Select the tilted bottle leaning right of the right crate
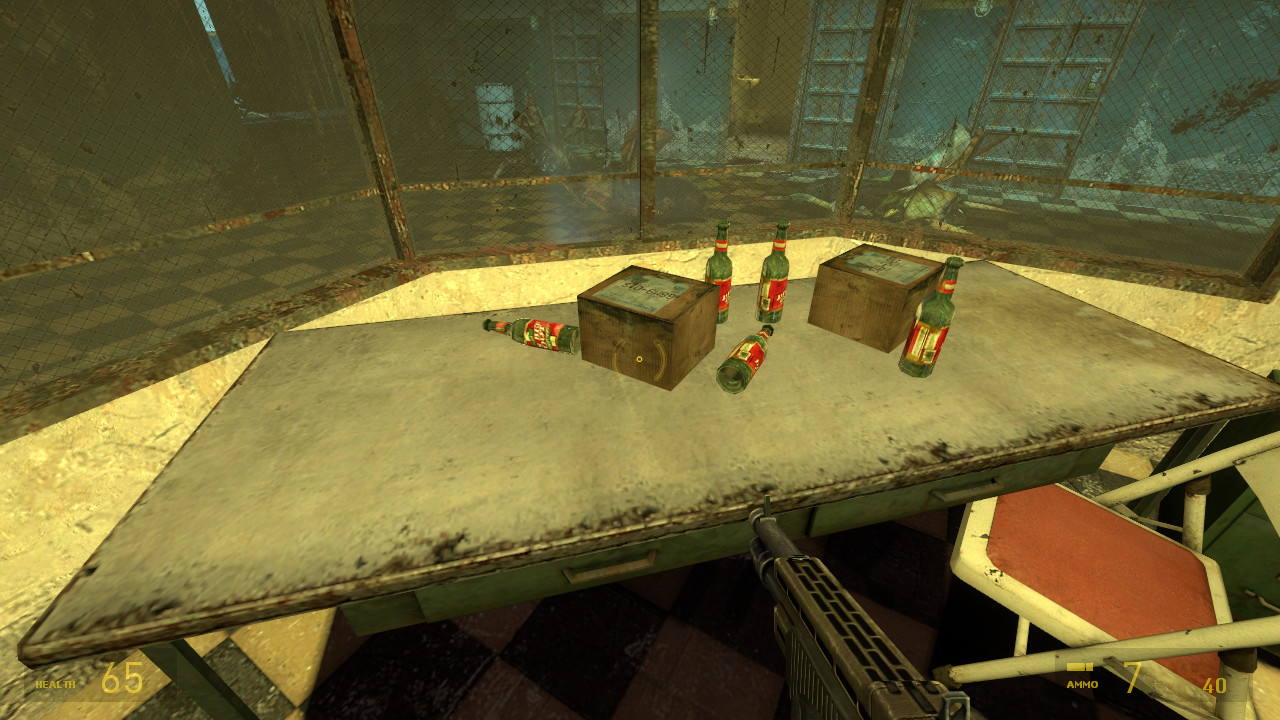 point(935,320)
